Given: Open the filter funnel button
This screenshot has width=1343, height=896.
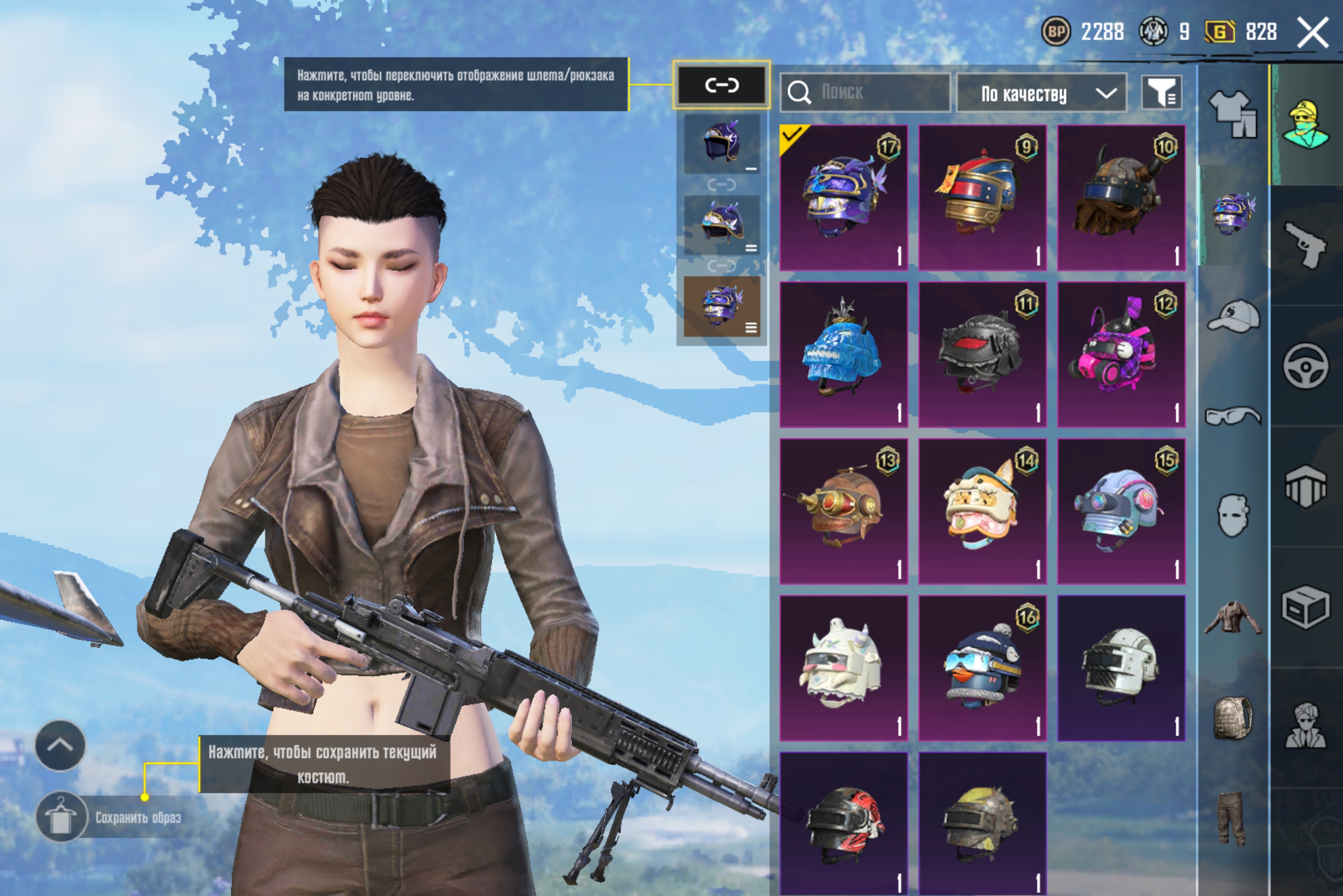Looking at the screenshot, I should (x=1160, y=92).
